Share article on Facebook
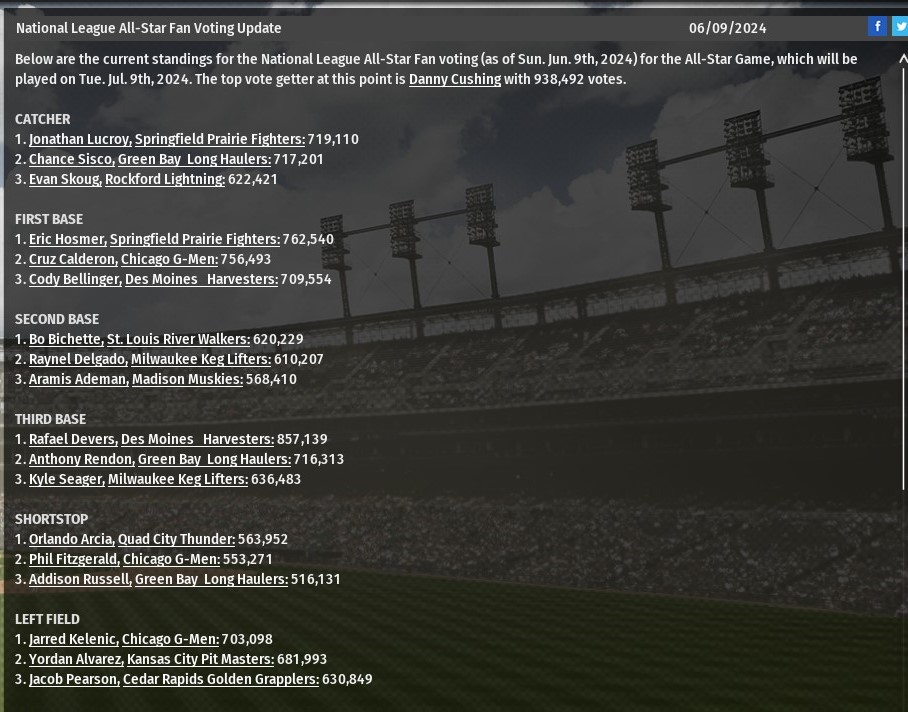The image size is (908, 712). click(x=877, y=27)
